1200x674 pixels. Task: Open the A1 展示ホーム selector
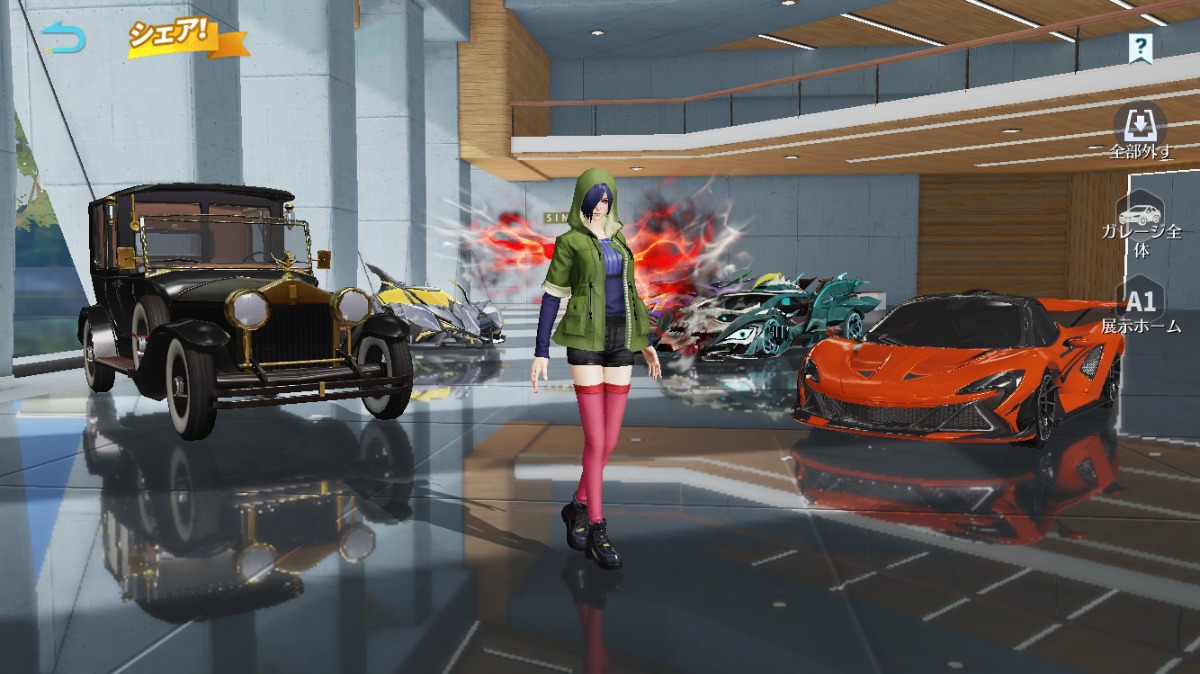coord(1141,309)
